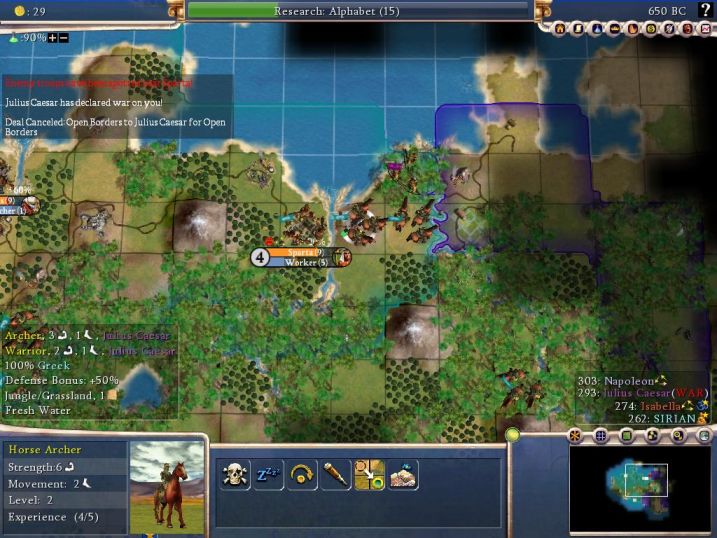Click the green end-turn orb
The image size is (717, 538).
coord(513,435)
